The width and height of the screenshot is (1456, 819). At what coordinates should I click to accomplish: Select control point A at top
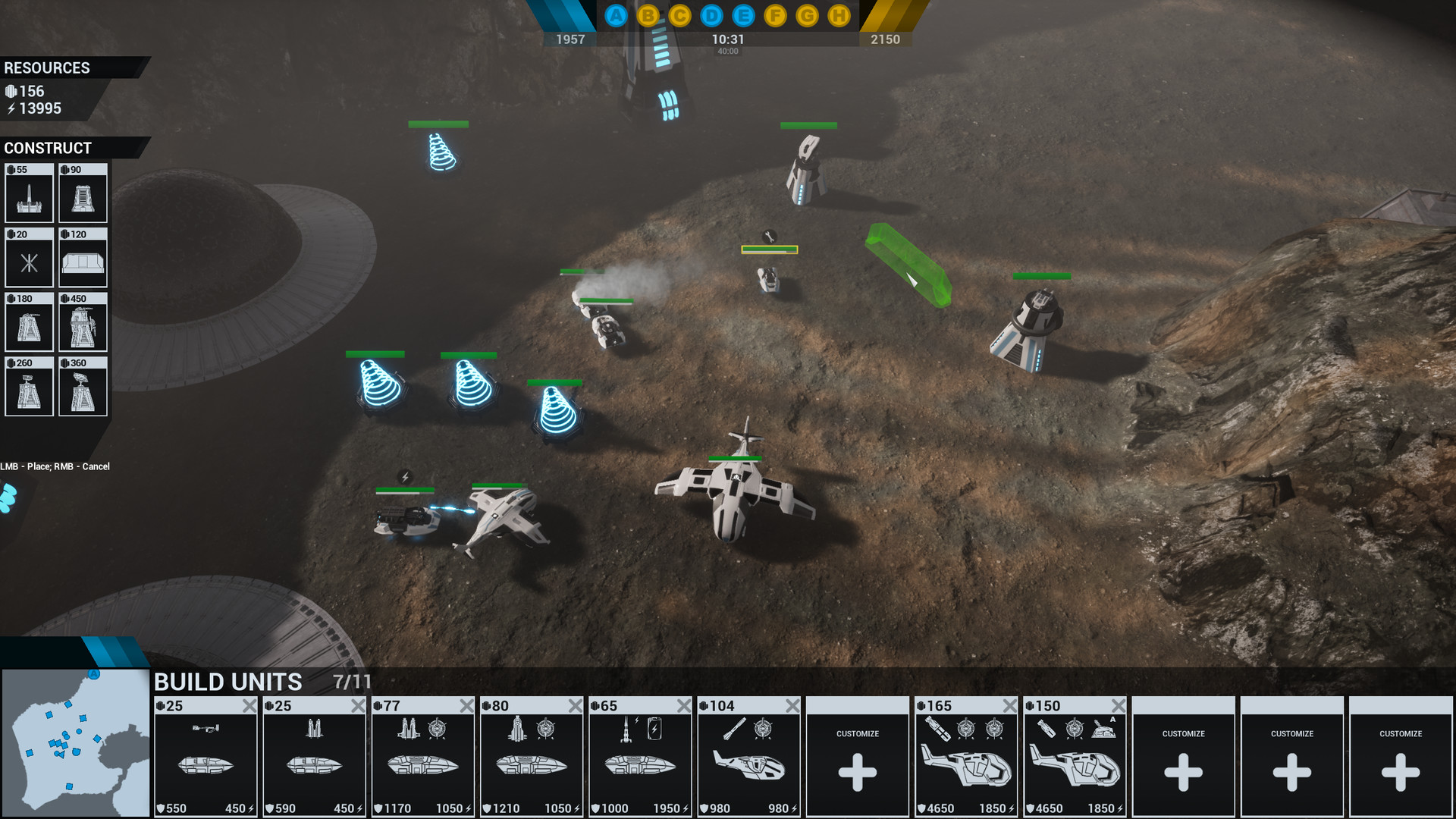click(x=617, y=16)
